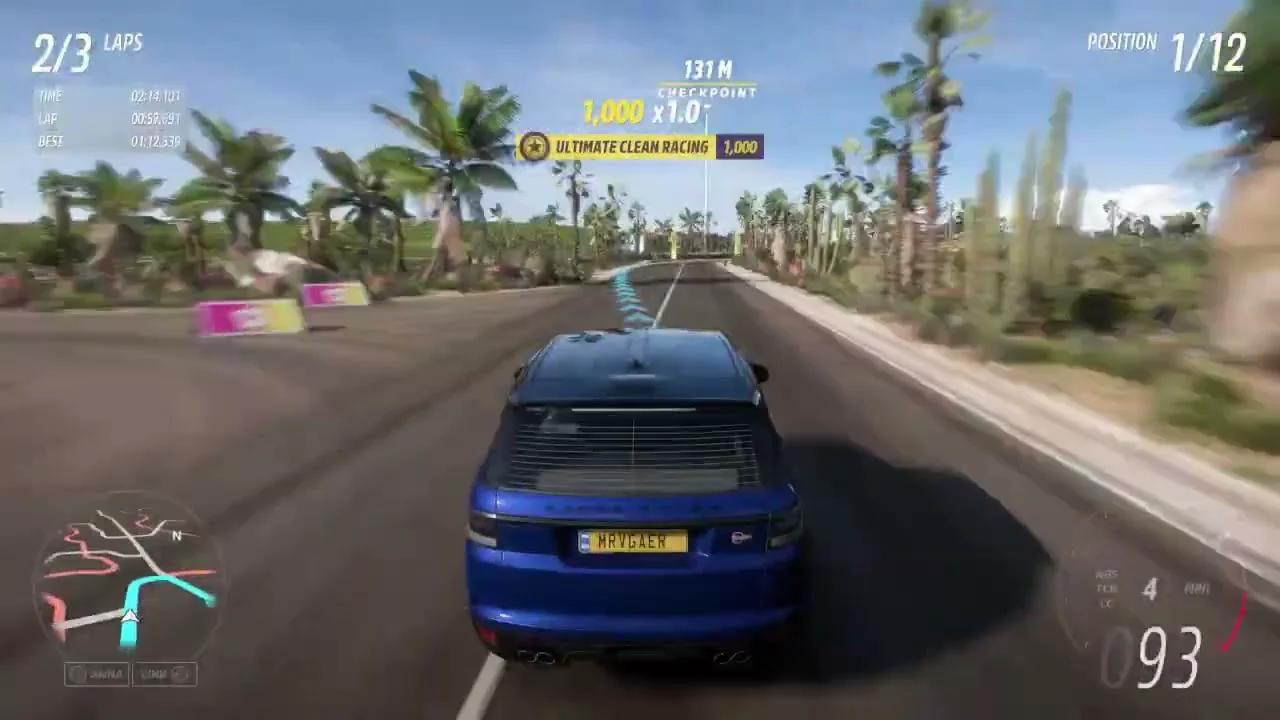
Task: Toggle the TC indicator below TCR
Action: (x=1106, y=603)
